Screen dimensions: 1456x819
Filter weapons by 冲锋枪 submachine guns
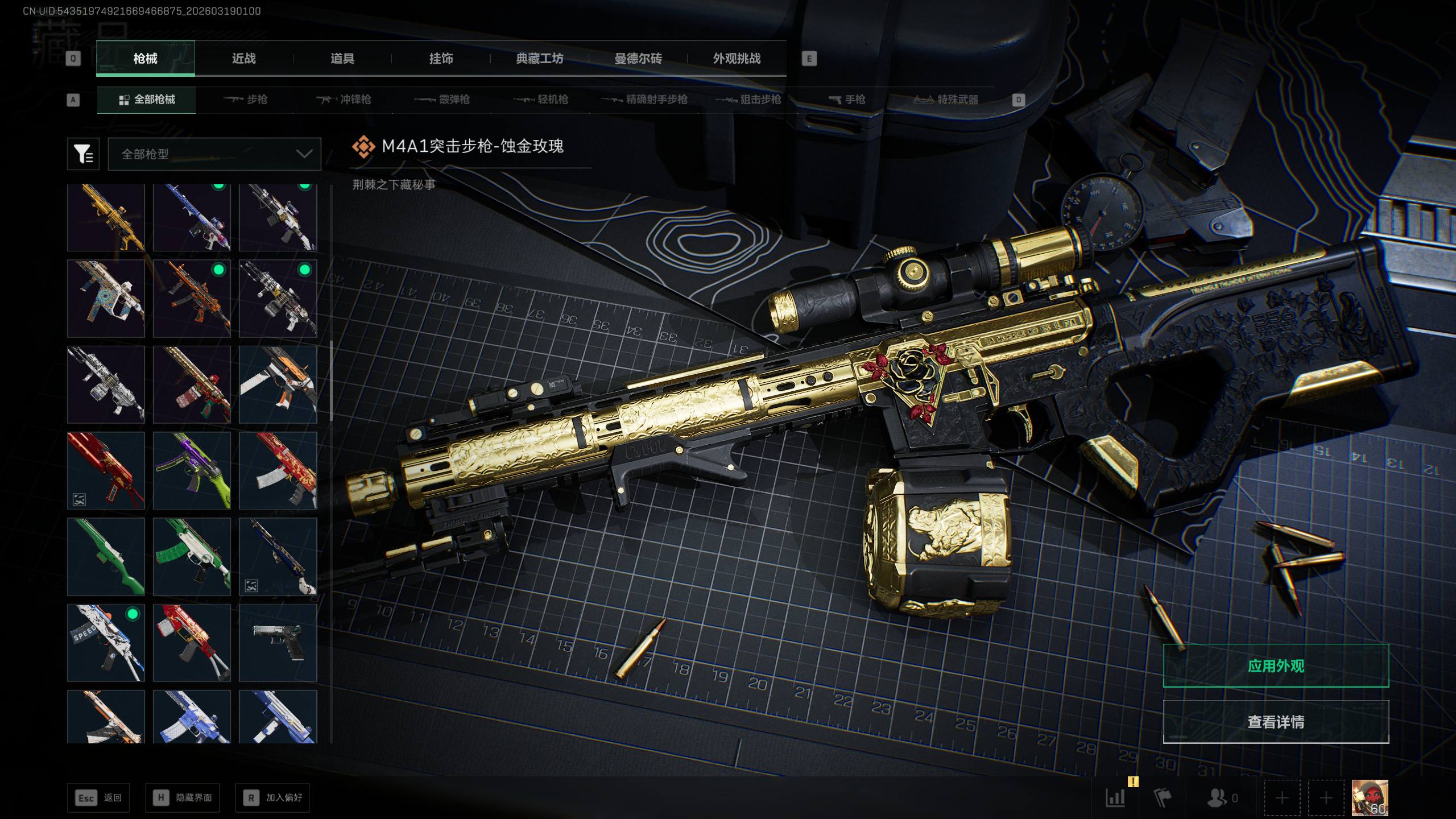point(344,100)
